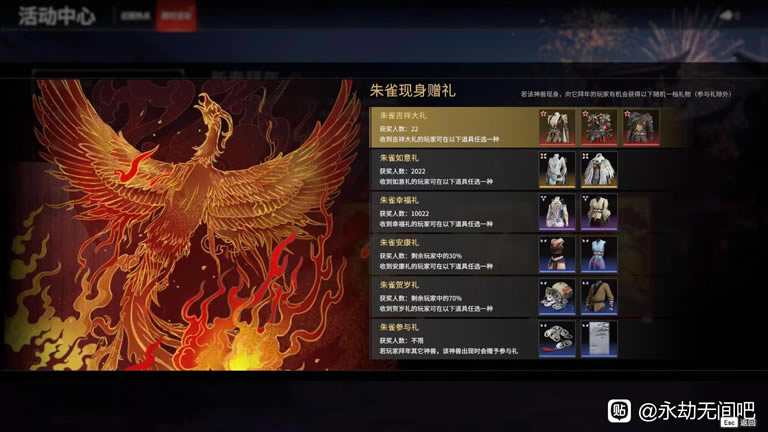Click the tan robe outfit in 朱雀幸福礼
768x432 pixels.
click(x=599, y=212)
